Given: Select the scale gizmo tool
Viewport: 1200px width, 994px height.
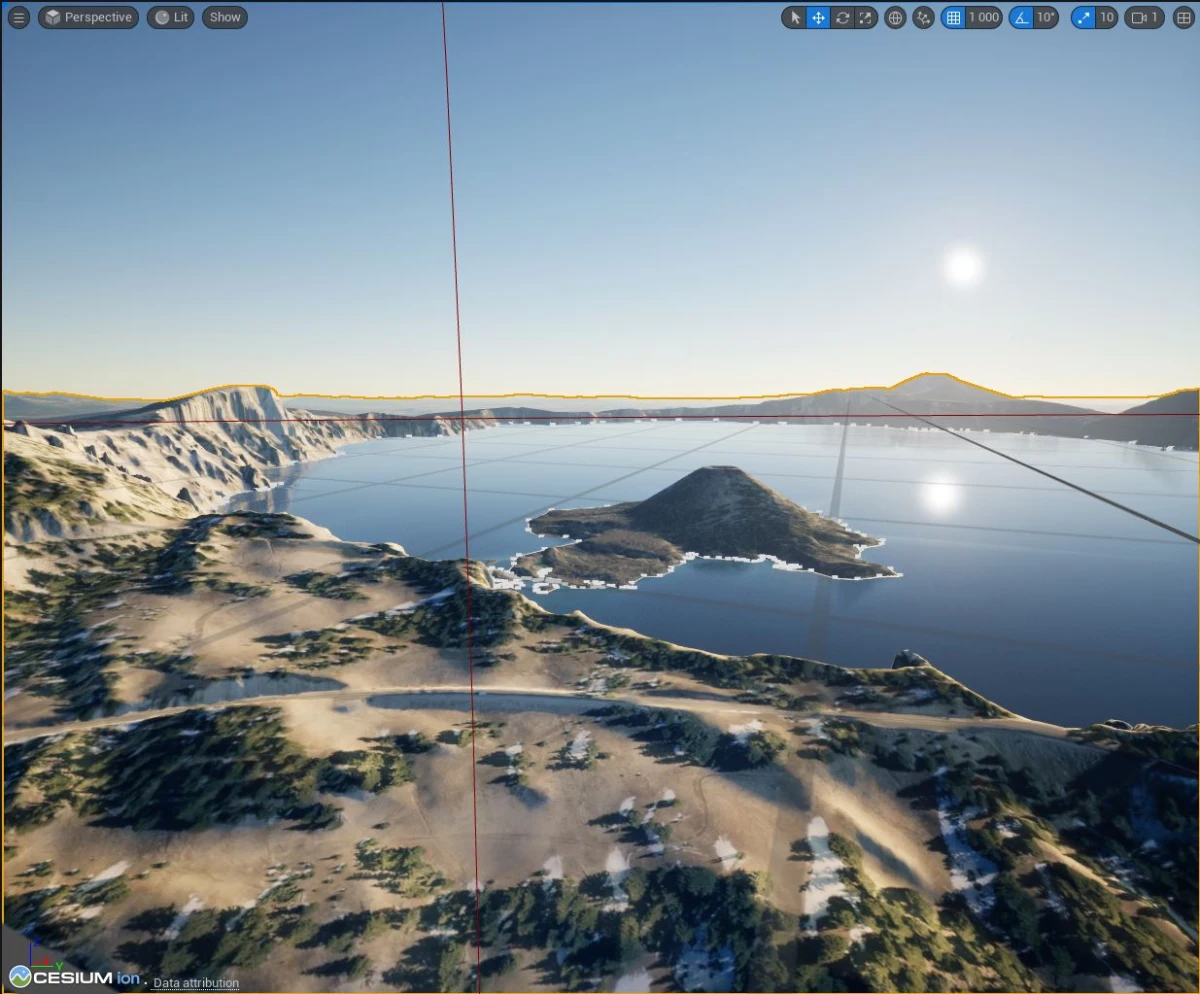Looking at the screenshot, I should [x=865, y=17].
